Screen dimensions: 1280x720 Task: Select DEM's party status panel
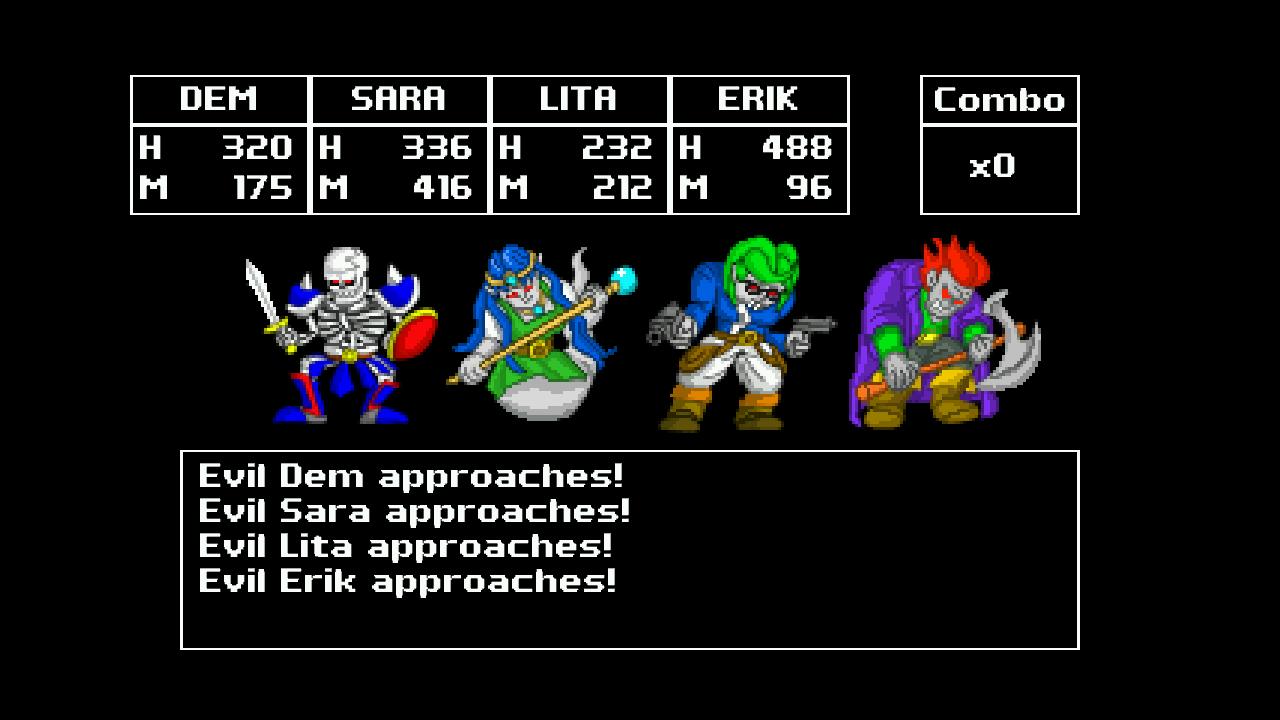point(220,145)
